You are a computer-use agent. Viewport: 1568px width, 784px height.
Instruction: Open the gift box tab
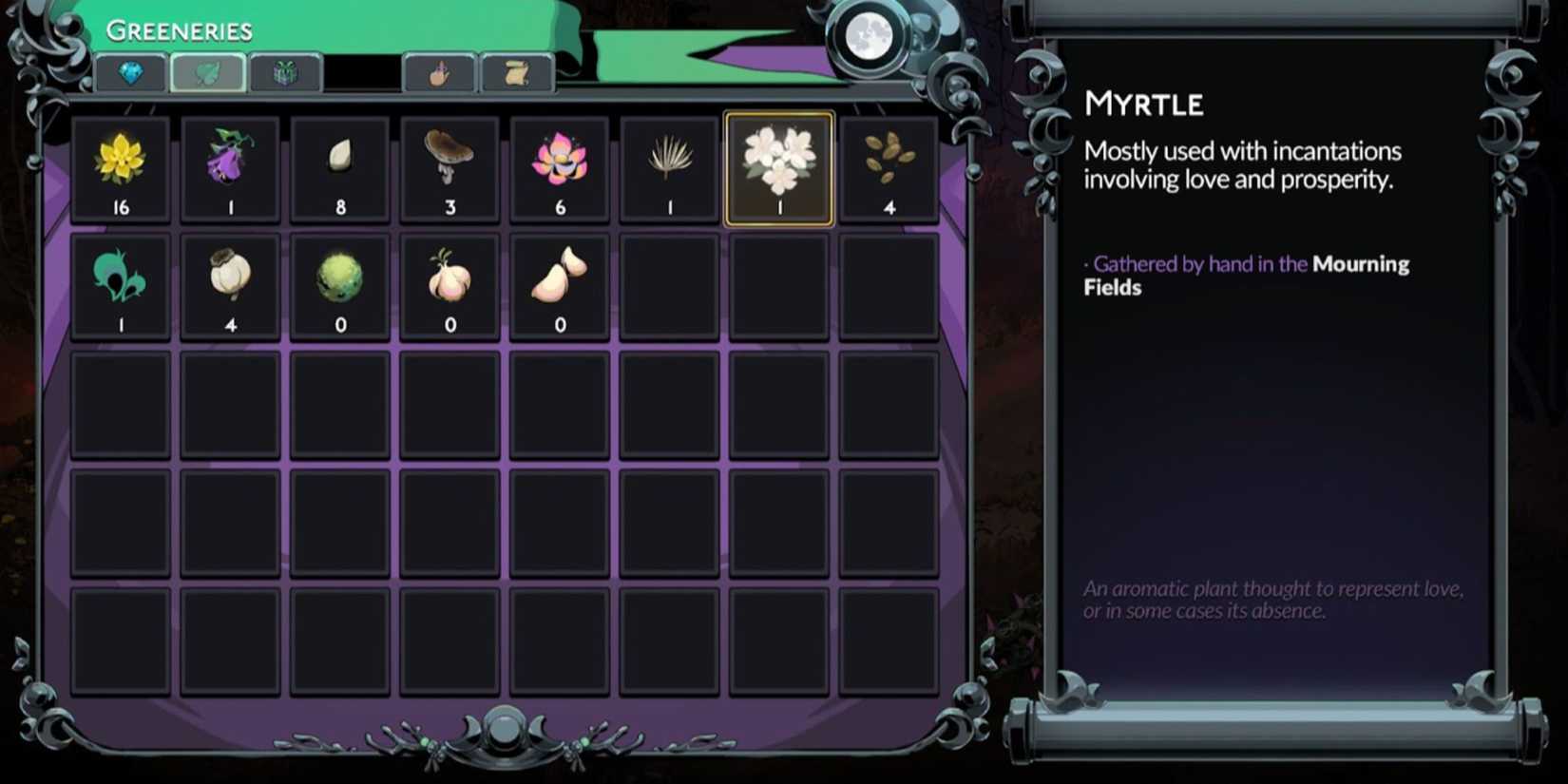tap(285, 75)
